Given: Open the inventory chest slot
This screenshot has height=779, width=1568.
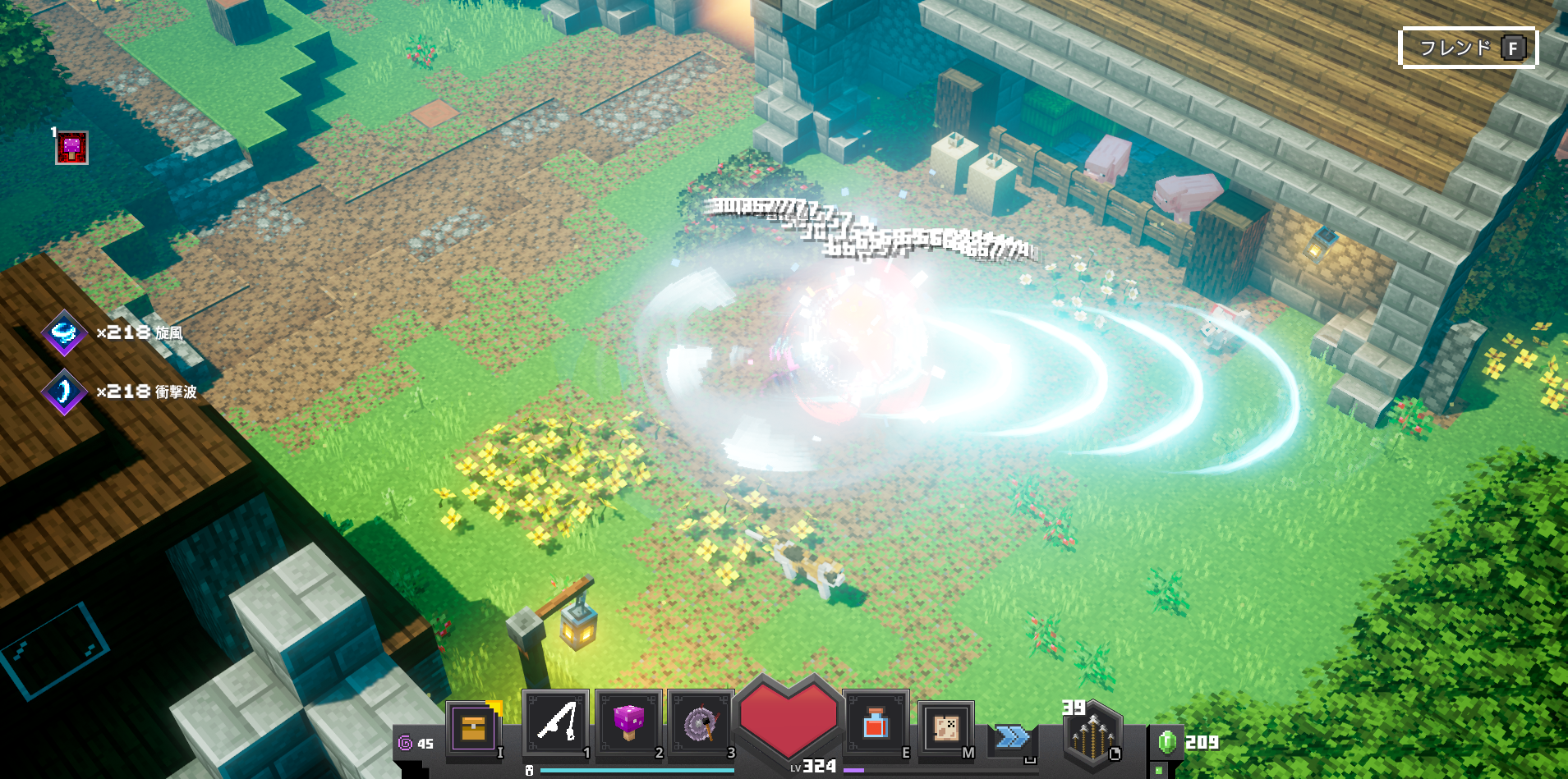Looking at the screenshot, I should pos(473,727).
